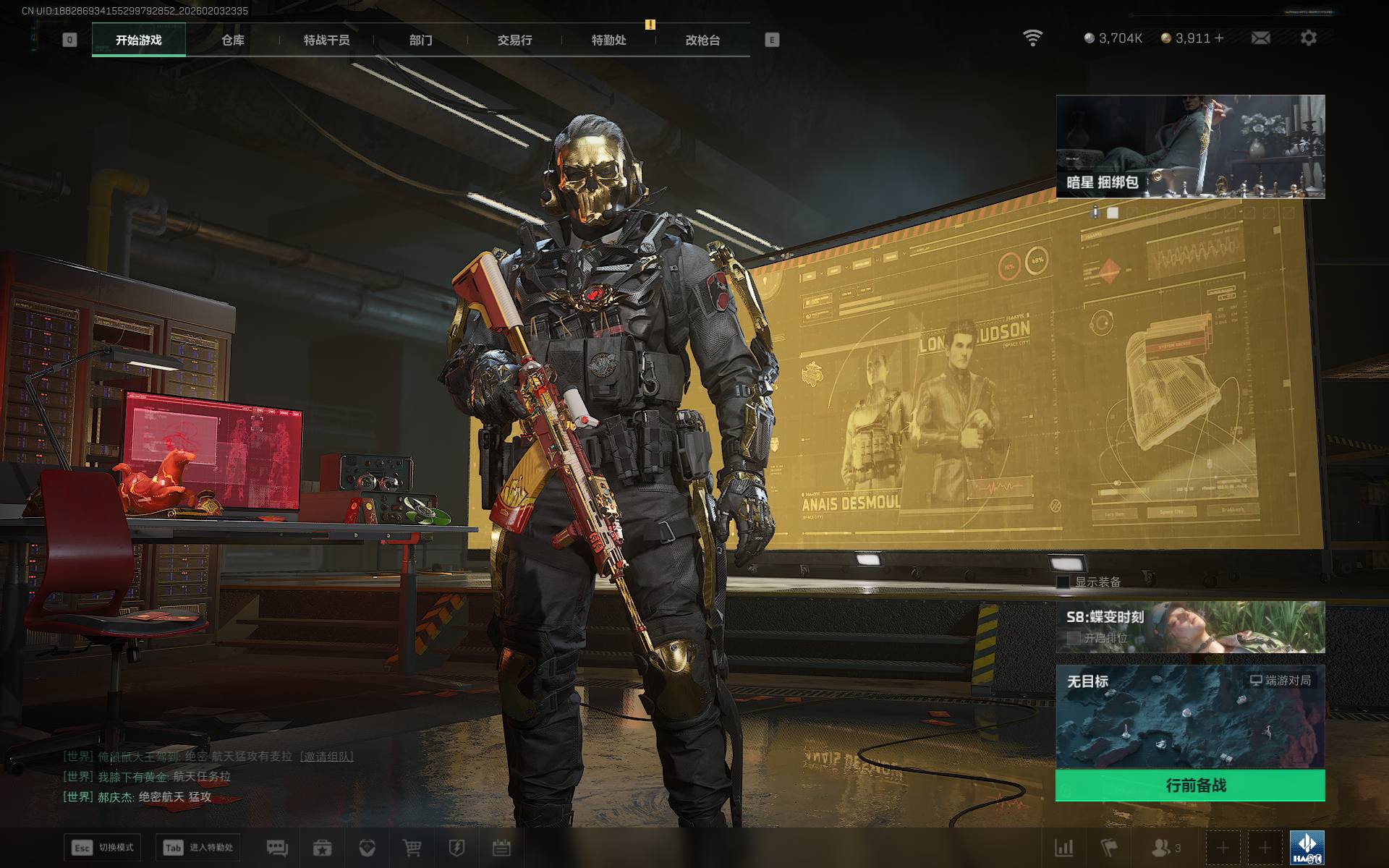Switch to the 改枪台 (Gunsmith) tab
The image size is (1389, 868).
click(x=702, y=41)
